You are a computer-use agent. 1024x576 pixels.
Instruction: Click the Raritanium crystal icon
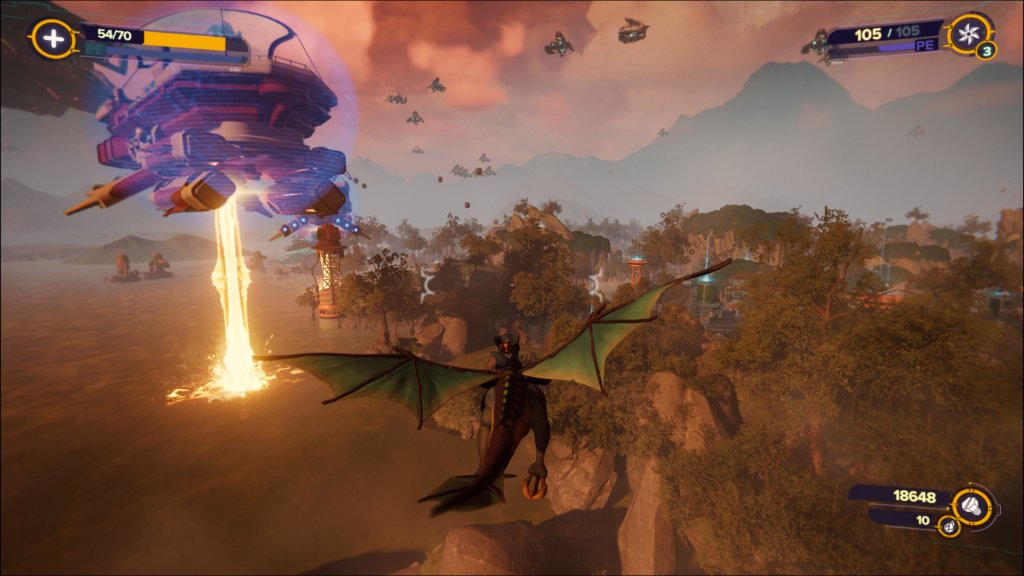tap(947, 525)
